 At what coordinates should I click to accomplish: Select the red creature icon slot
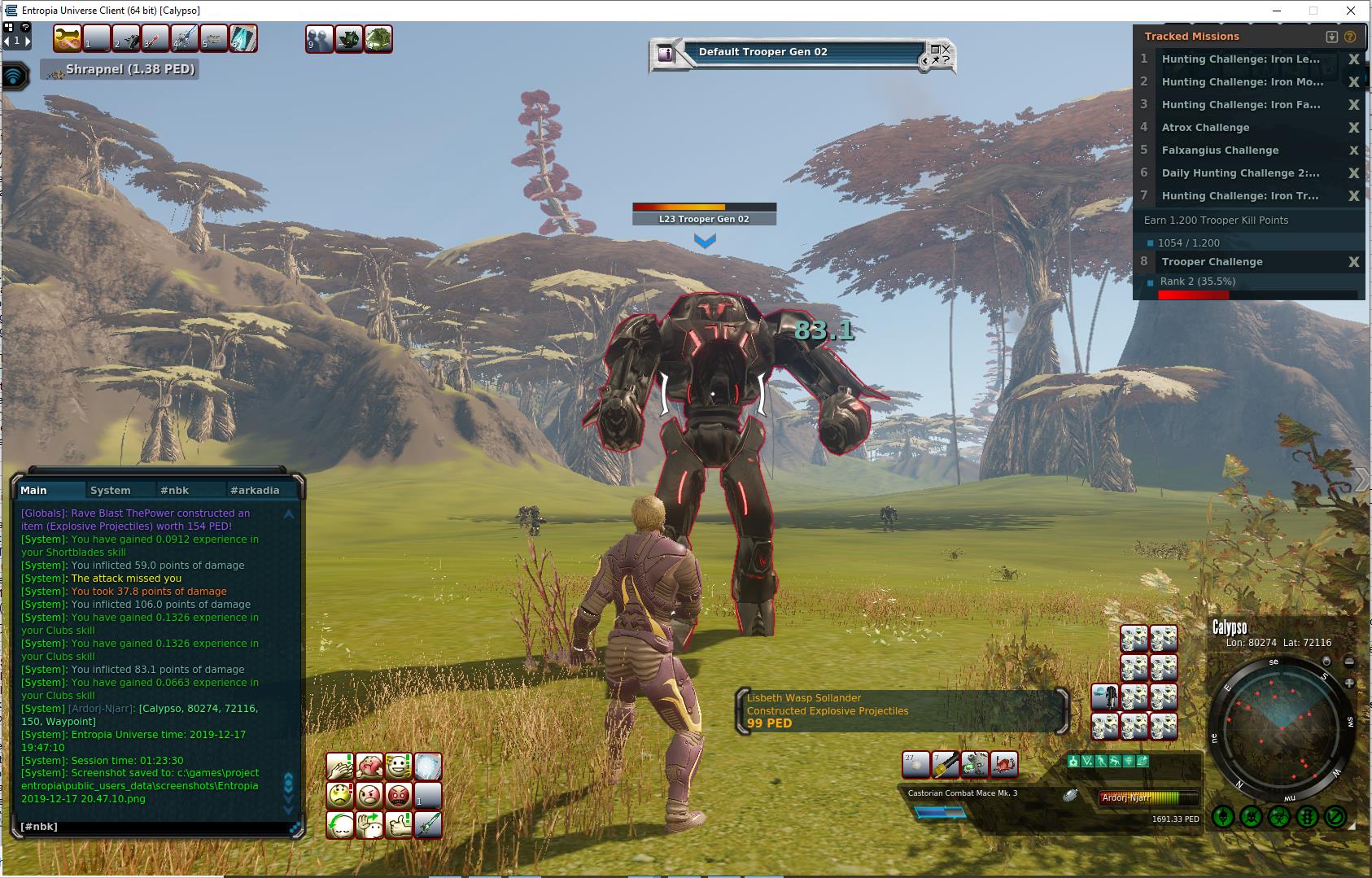click(x=1003, y=765)
